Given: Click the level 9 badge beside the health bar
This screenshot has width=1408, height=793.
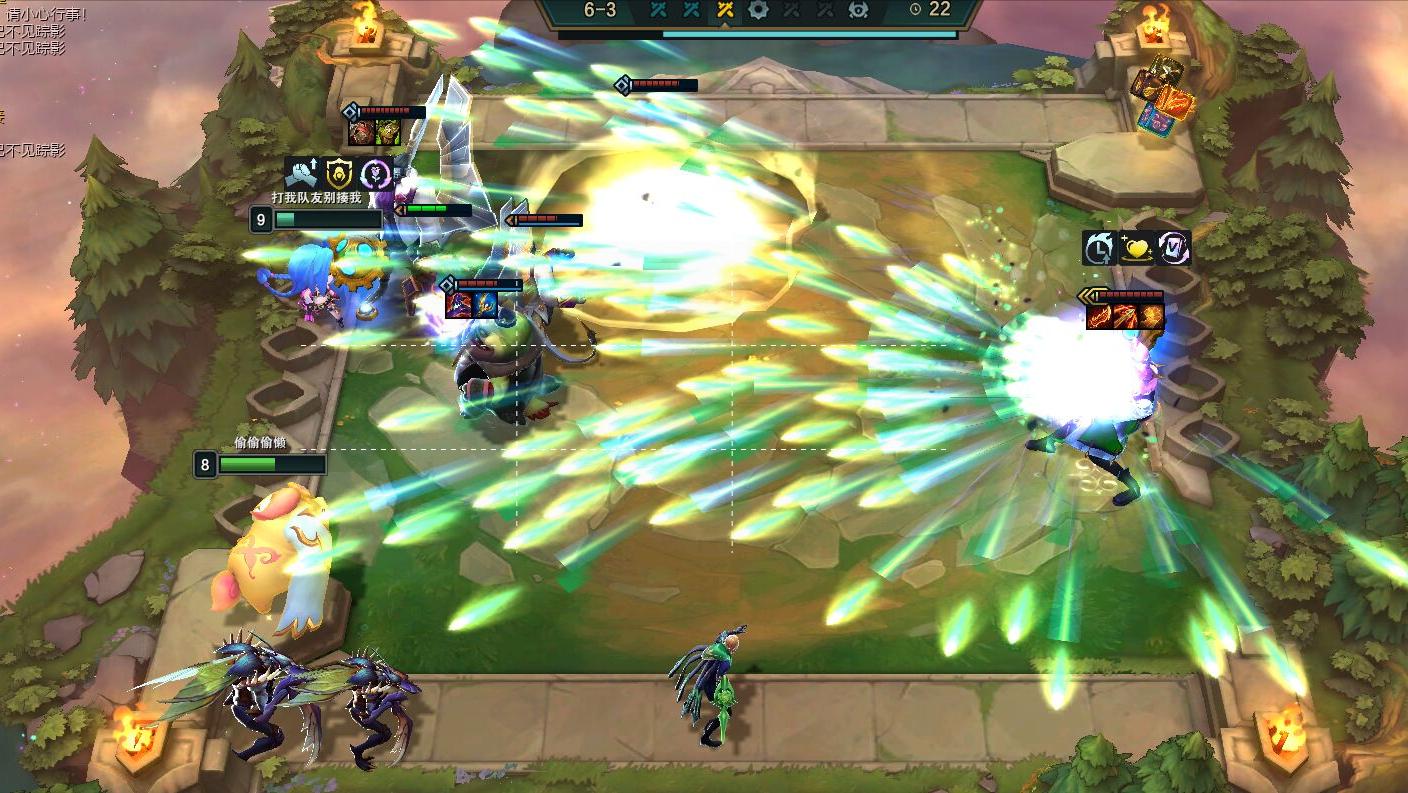Looking at the screenshot, I should click(263, 218).
